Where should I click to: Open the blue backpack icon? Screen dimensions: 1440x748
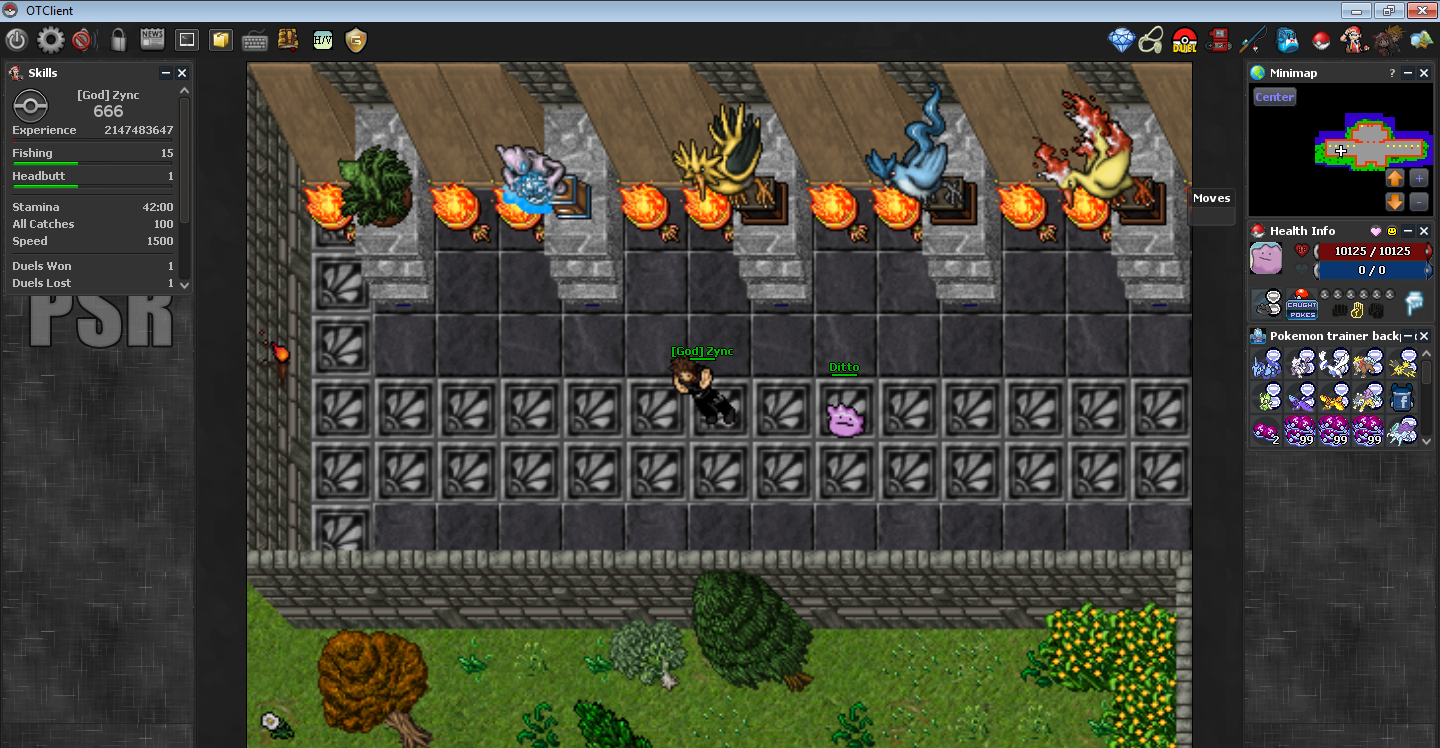click(x=1287, y=41)
